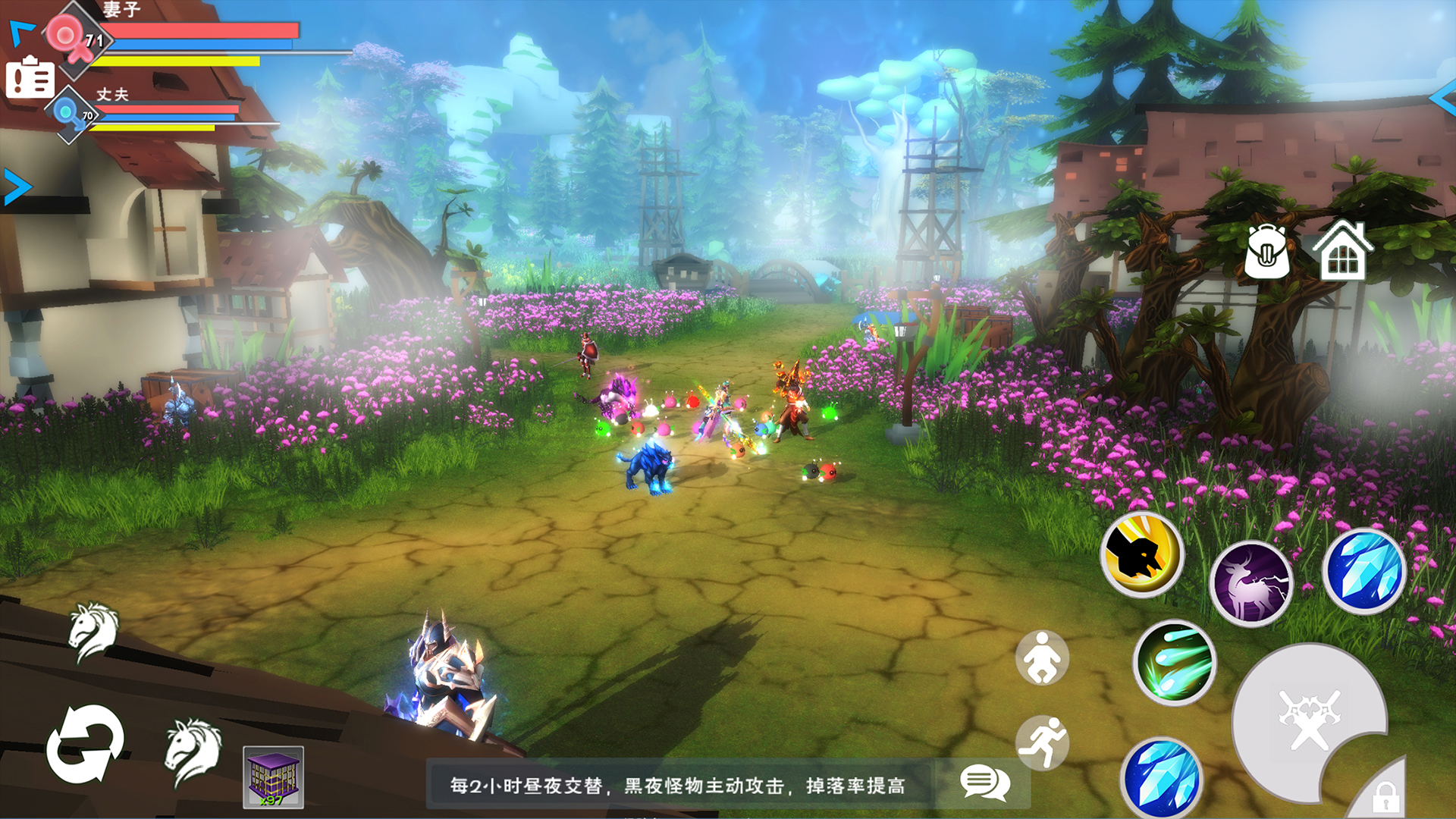Image resolution: width=1456 pixels, height=819 pixels.
Task: Collapse the right-edge arrow panel
Action: [x=1441, y=99]
